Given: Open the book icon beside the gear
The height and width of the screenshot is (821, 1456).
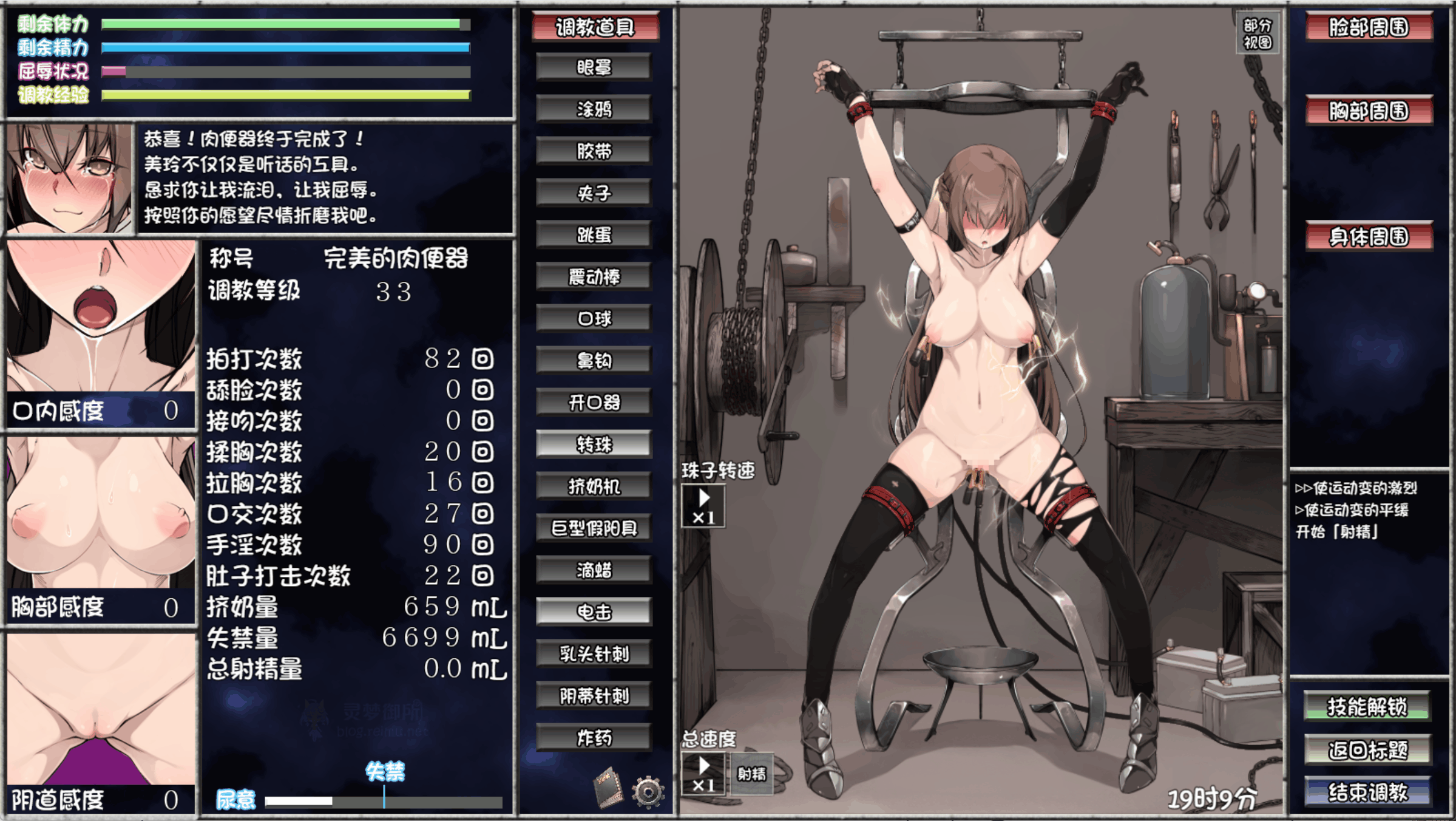Looking at the screenshot, I should (x=608, y=788).
